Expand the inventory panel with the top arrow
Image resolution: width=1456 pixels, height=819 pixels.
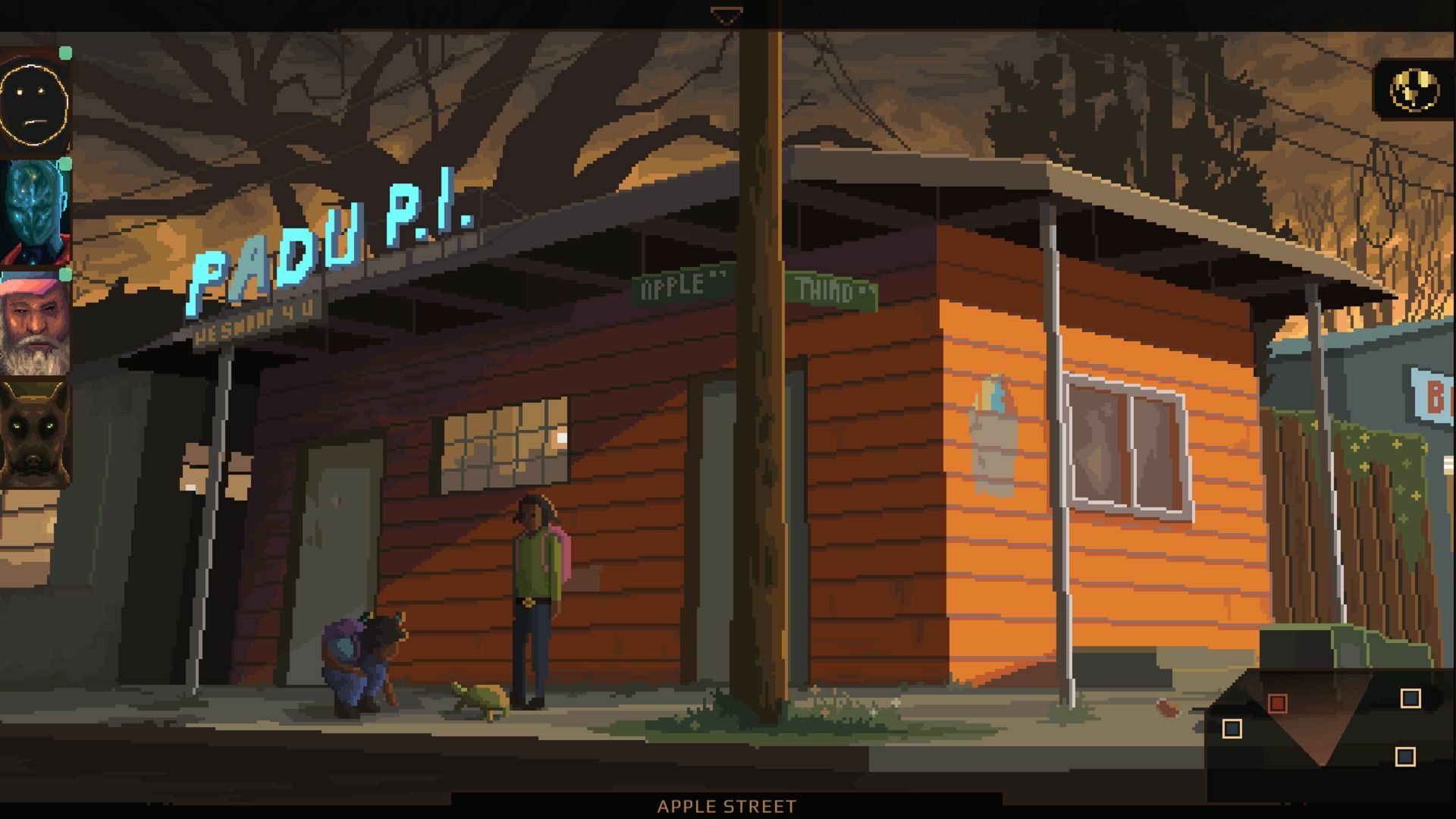click(x=727, y=12)
